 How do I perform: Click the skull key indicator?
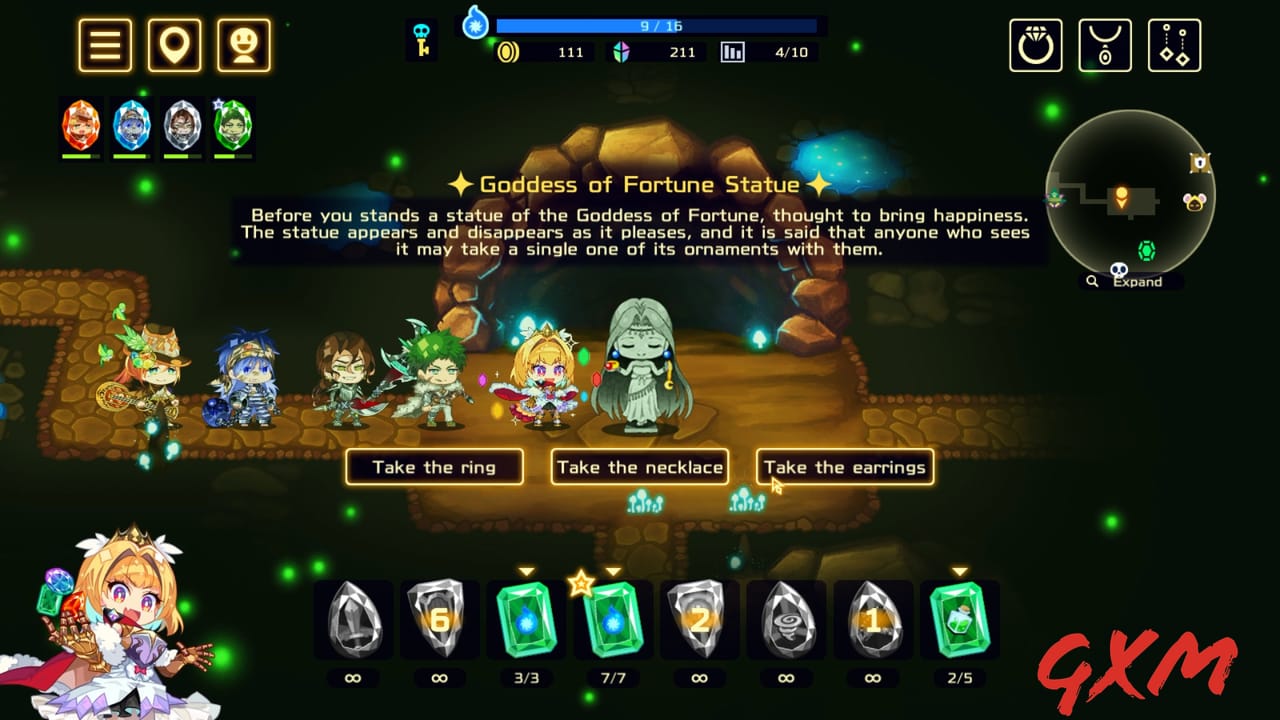[x=421, y=40]
